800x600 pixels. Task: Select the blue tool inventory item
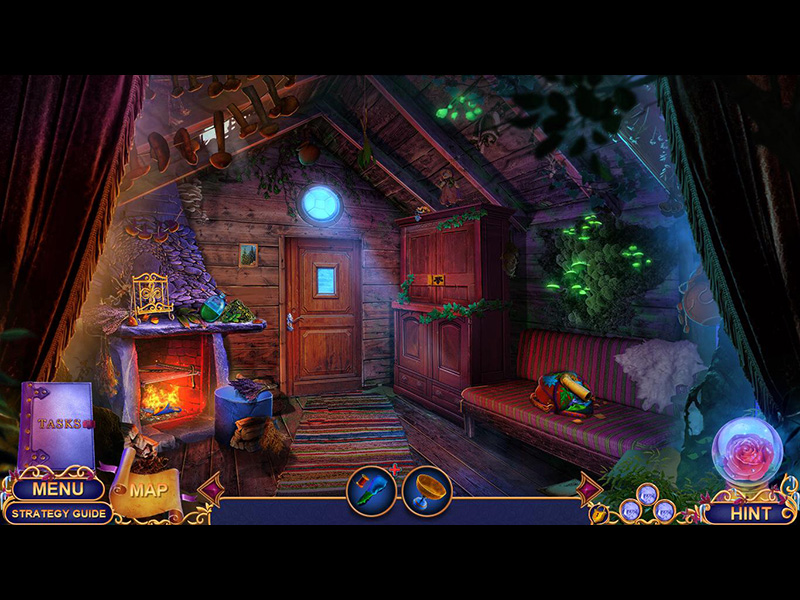point(371,491)
